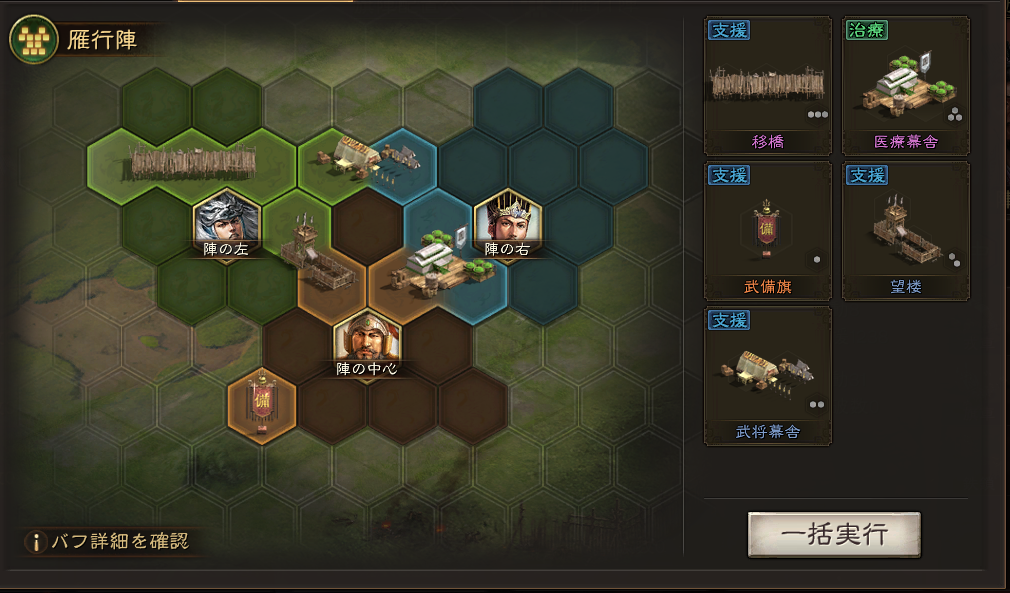Select the 移檣 support card

click(767, 87)
